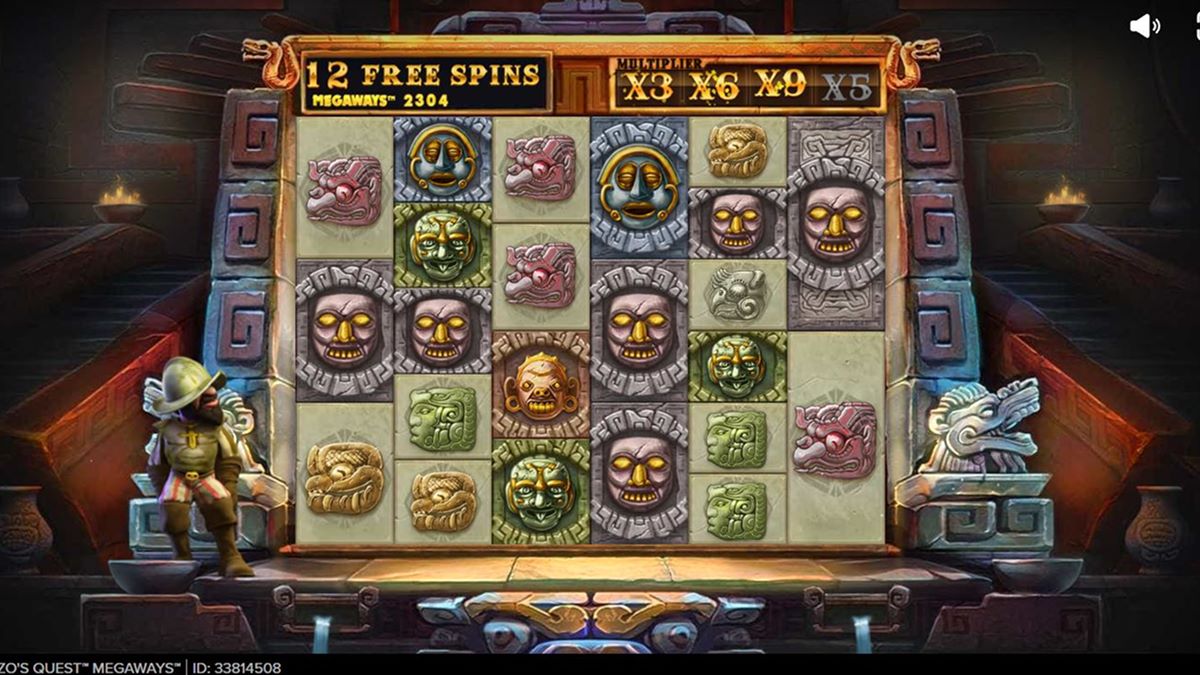This screenshot has height=675, width=1200.
Task: Toggle the sound speaker icon
Action: point(1144,27)
